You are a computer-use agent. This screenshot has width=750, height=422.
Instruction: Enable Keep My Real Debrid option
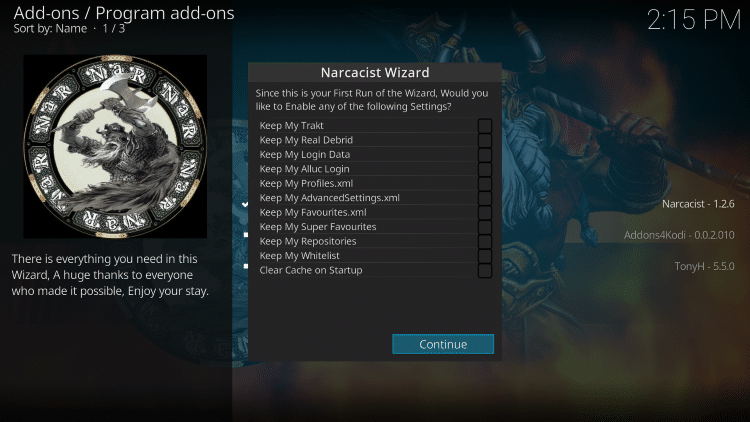tap(484, 140)
